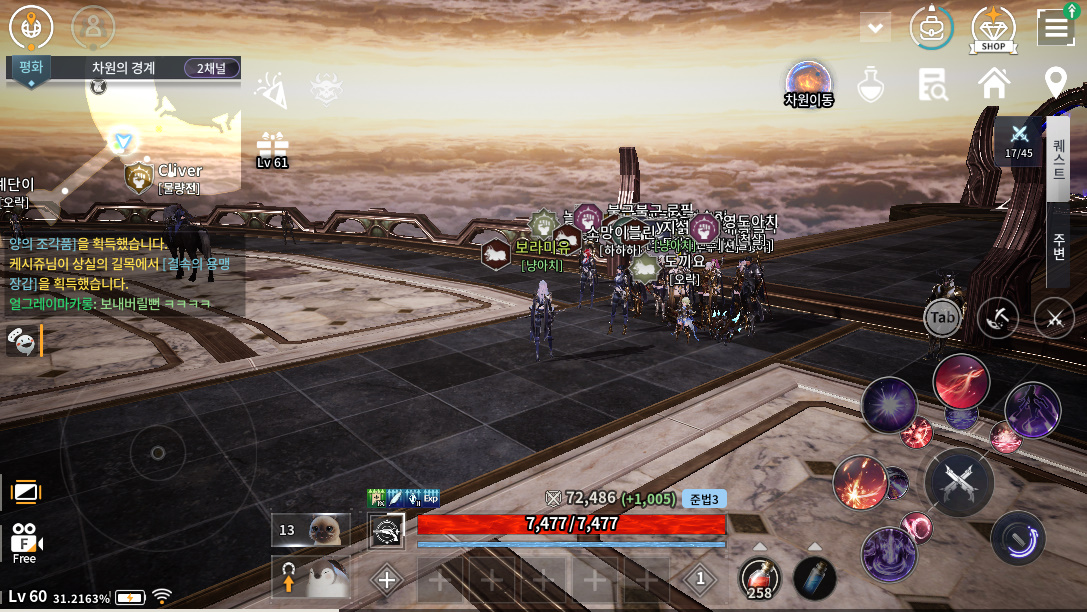
Task: Open the home icon
Action: click(994, 84)
